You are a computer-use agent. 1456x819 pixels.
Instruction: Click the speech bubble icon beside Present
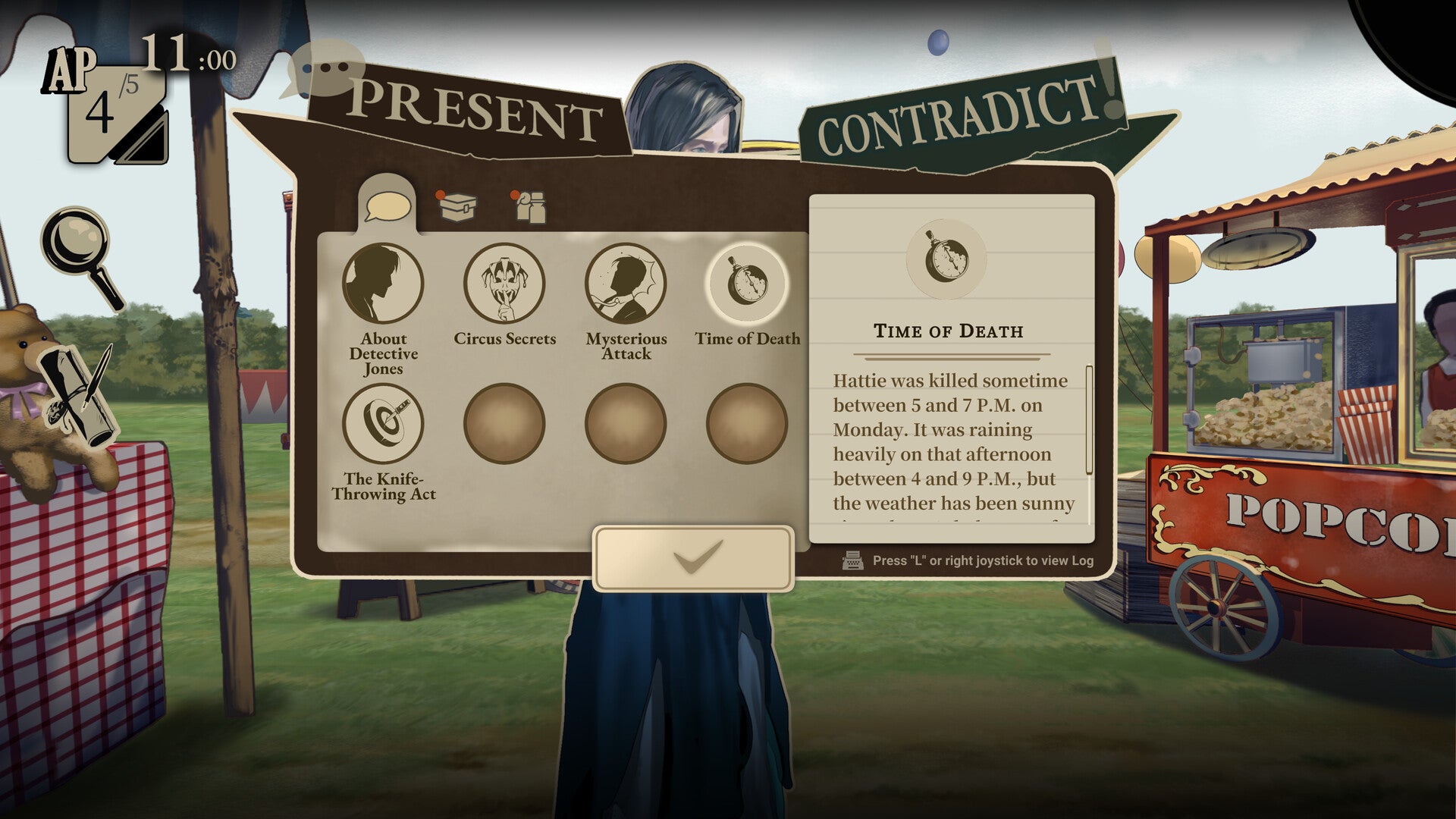coord(322,69)
